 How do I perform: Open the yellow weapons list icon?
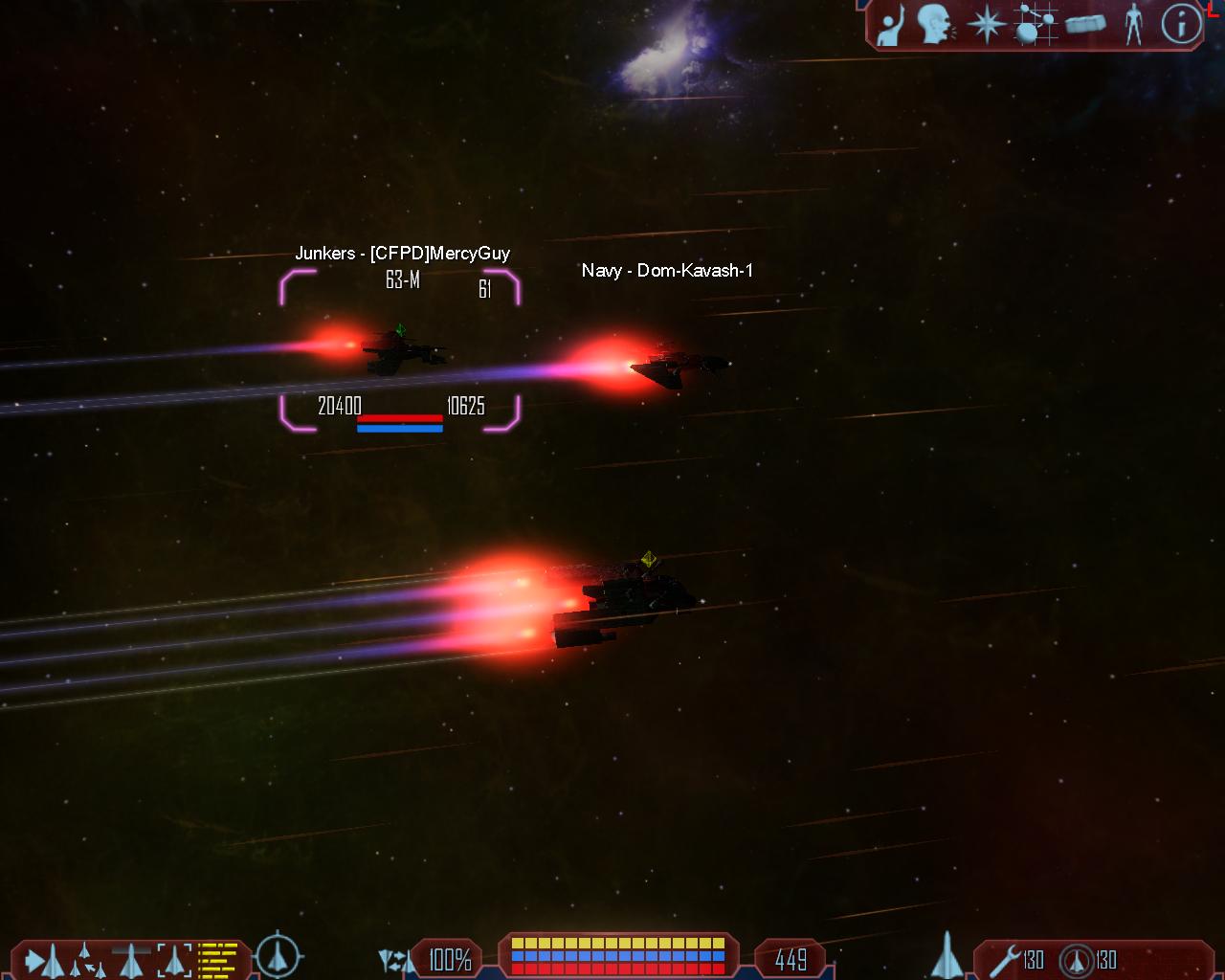click(217, 960)
